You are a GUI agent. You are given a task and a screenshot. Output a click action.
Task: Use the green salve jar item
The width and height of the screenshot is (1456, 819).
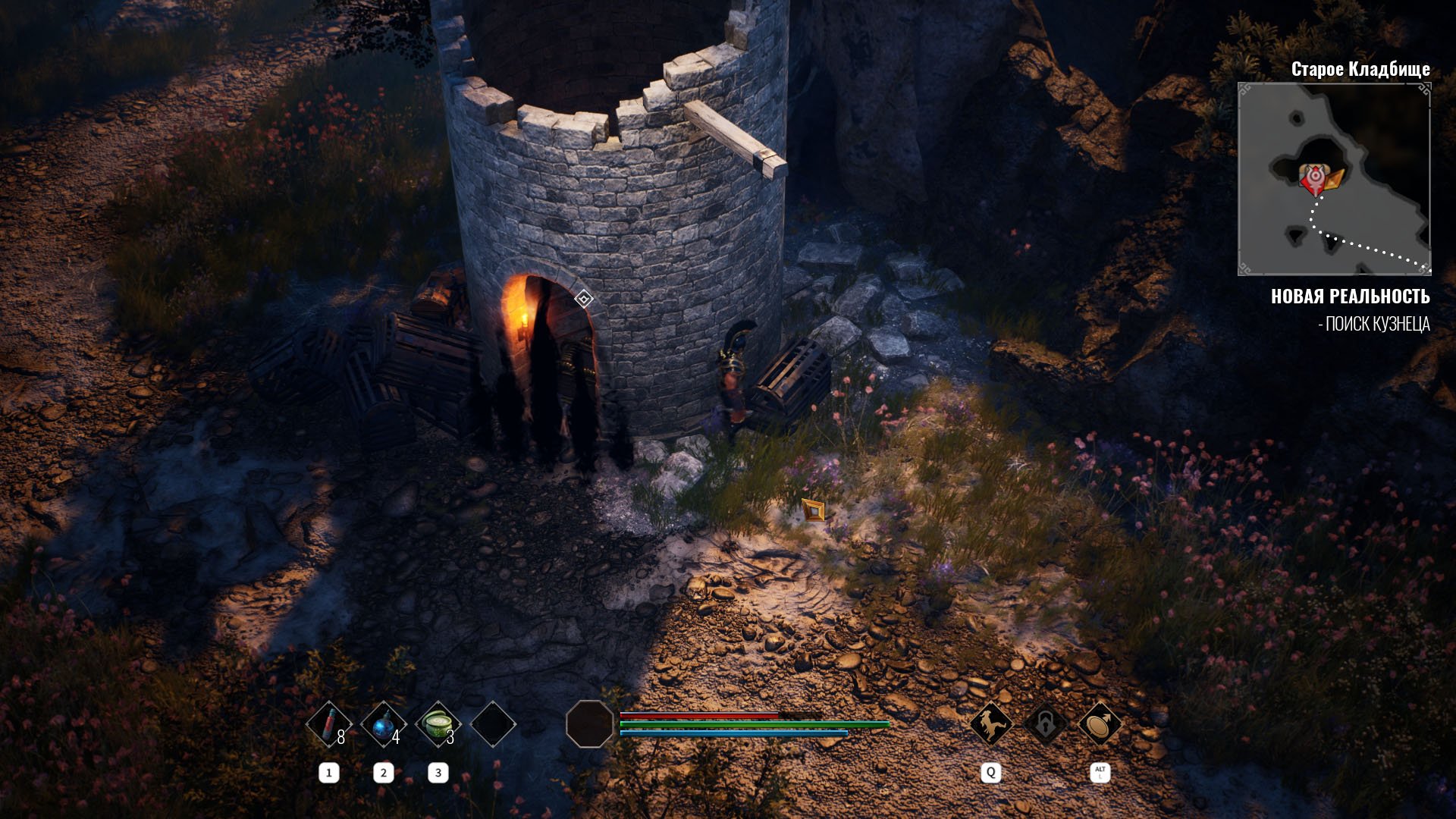coord(438,724)
